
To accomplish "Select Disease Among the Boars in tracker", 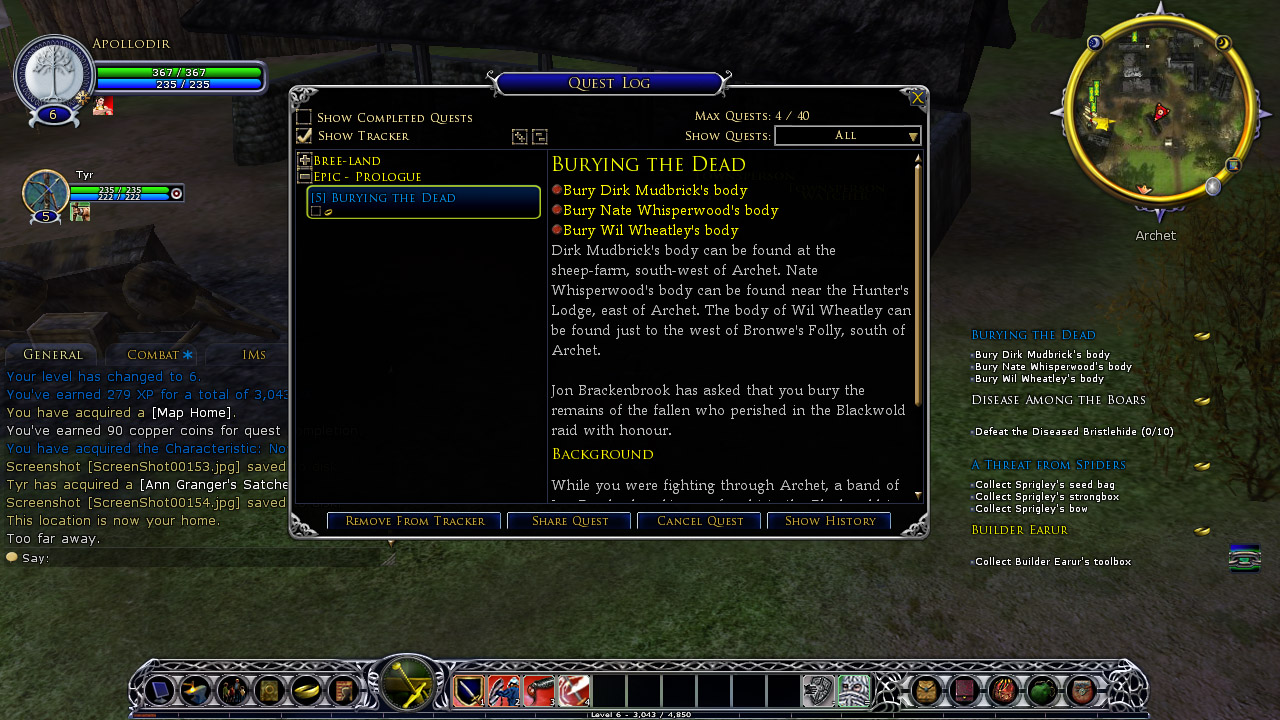I will click(x=1058, y=400).
